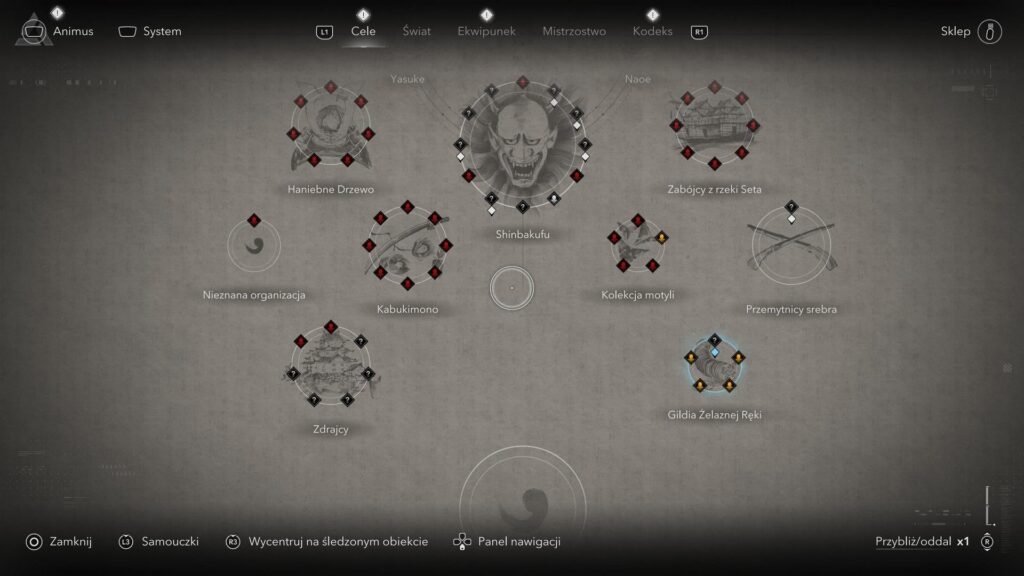Select Przemytnicy srebra crossed rifles circle
1024x576 pixels.
[x=791, y=247]
